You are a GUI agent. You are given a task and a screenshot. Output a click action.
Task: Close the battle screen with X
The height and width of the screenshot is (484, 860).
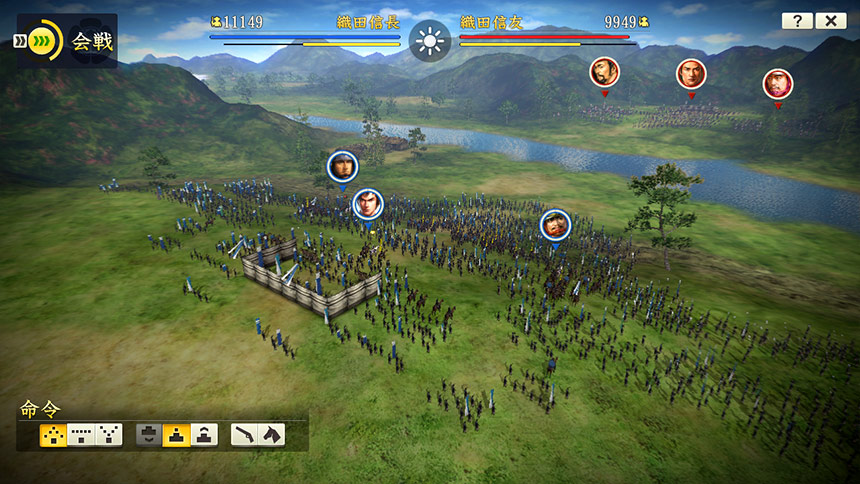pos(831,21)
